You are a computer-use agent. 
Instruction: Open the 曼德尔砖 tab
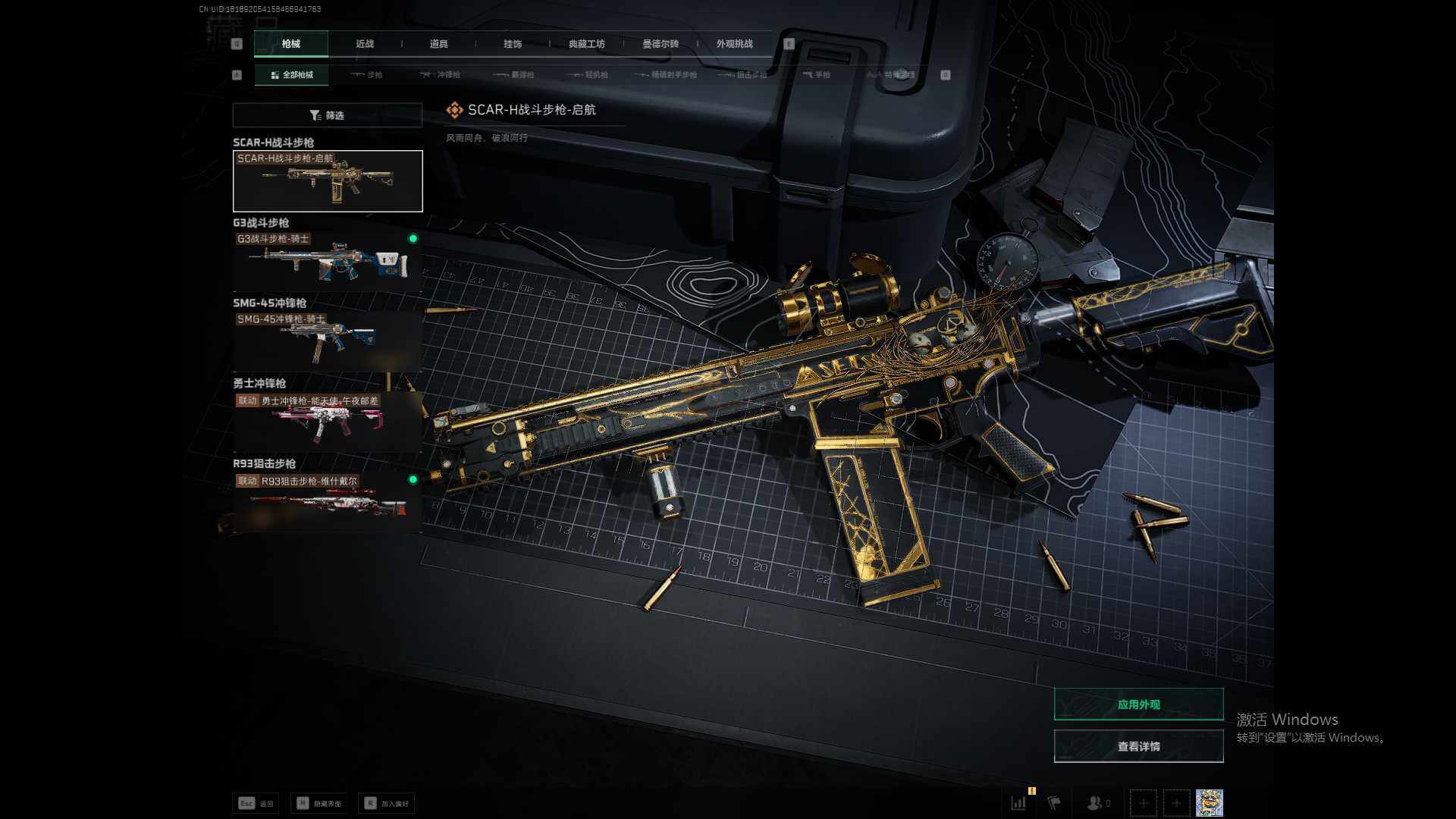(x=661, y=44)
